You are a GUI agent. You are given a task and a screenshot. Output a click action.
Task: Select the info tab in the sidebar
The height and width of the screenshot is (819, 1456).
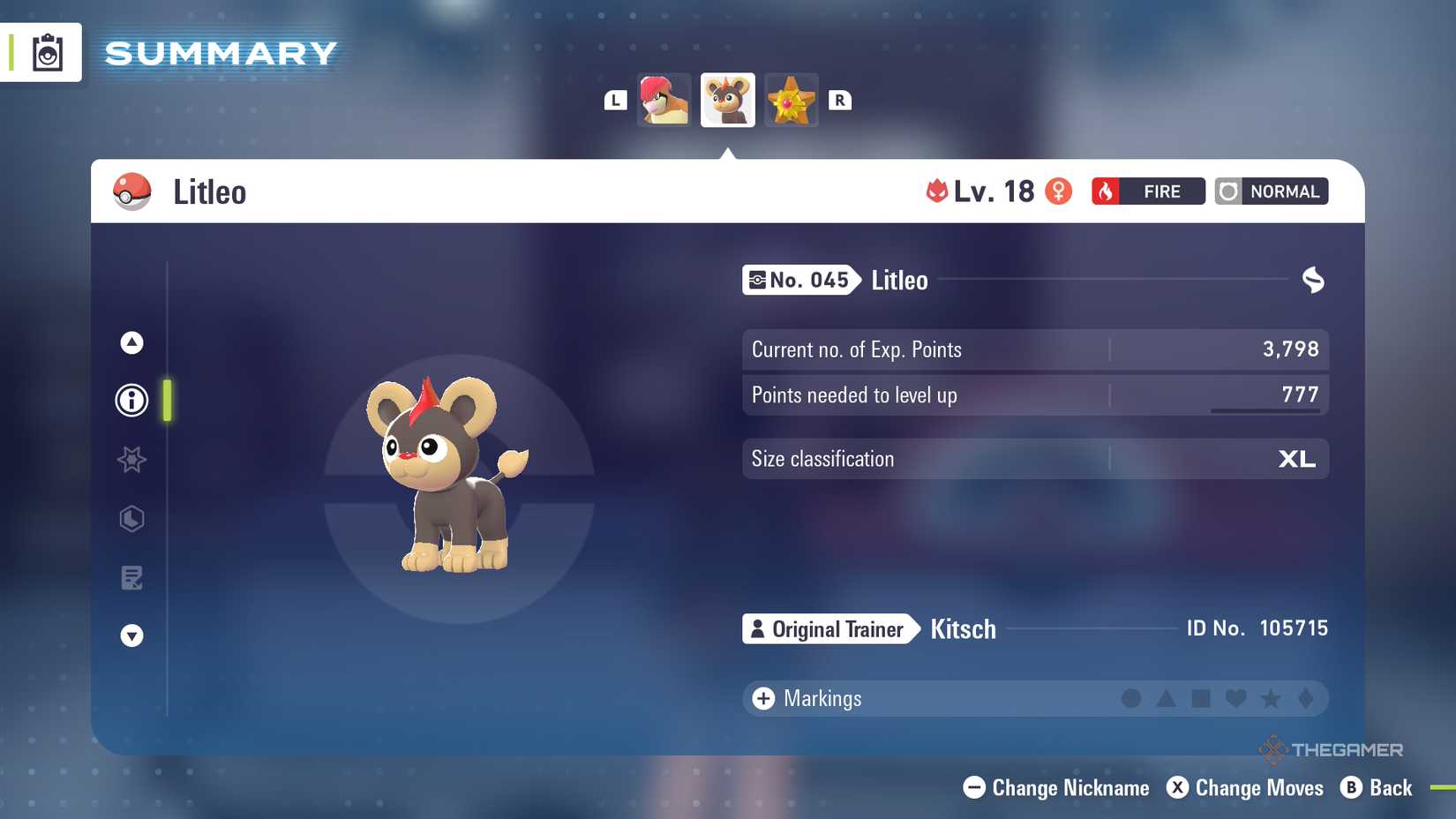pyautogui.click(x=131, y=400)
